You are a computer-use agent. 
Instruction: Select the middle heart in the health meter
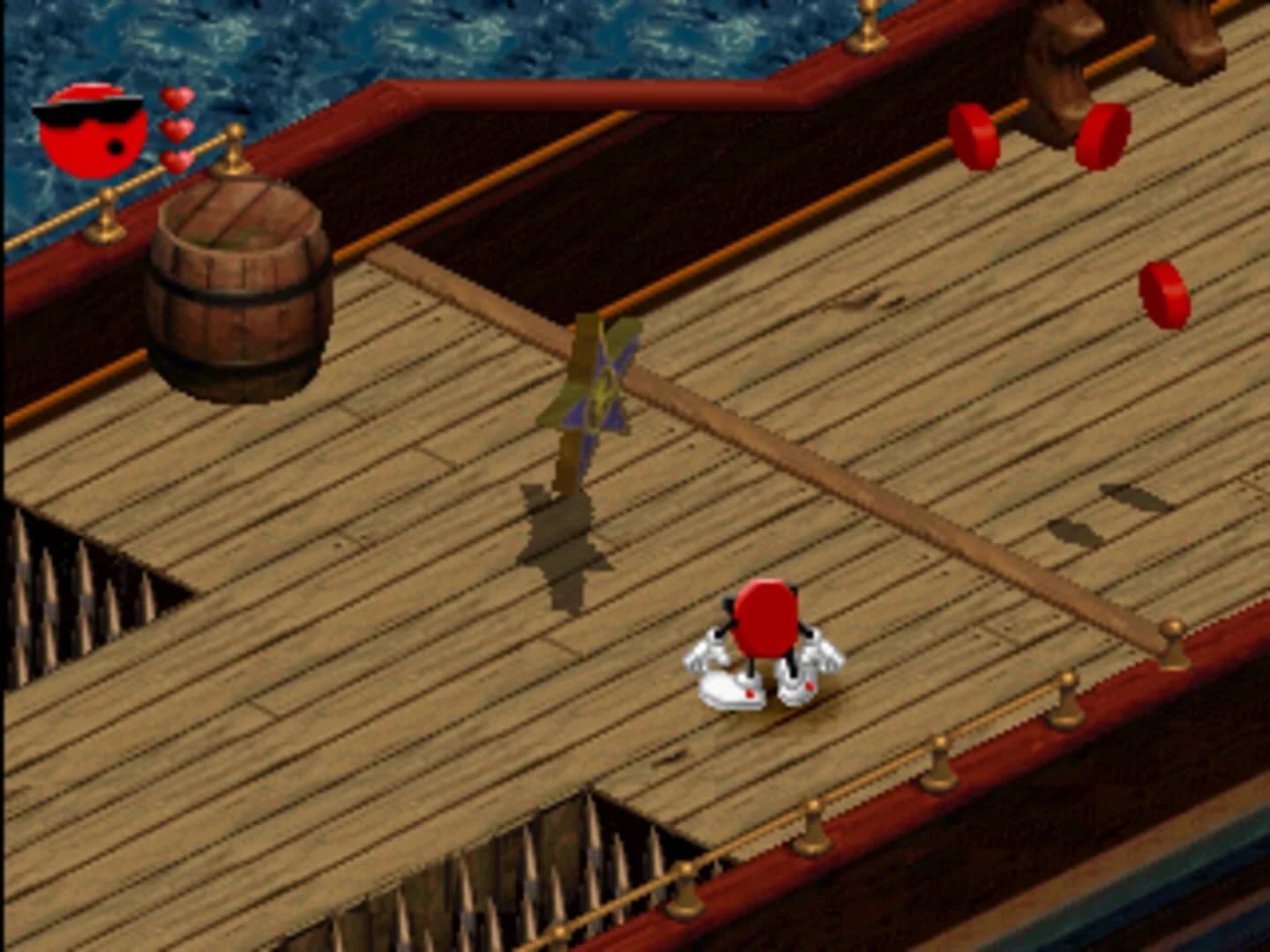tap(176, 129)
